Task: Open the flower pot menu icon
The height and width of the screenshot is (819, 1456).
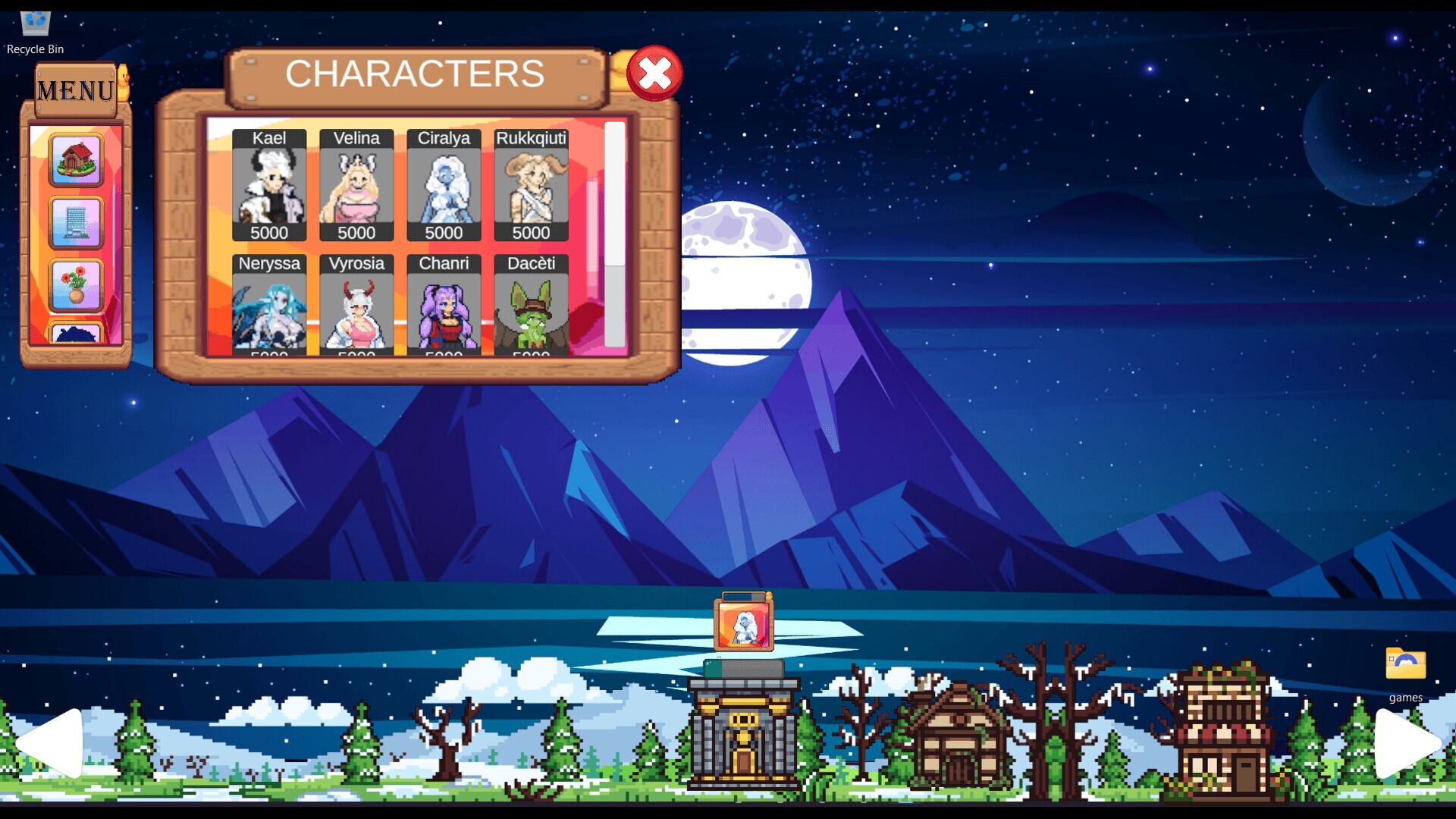Action: point(76,285)
